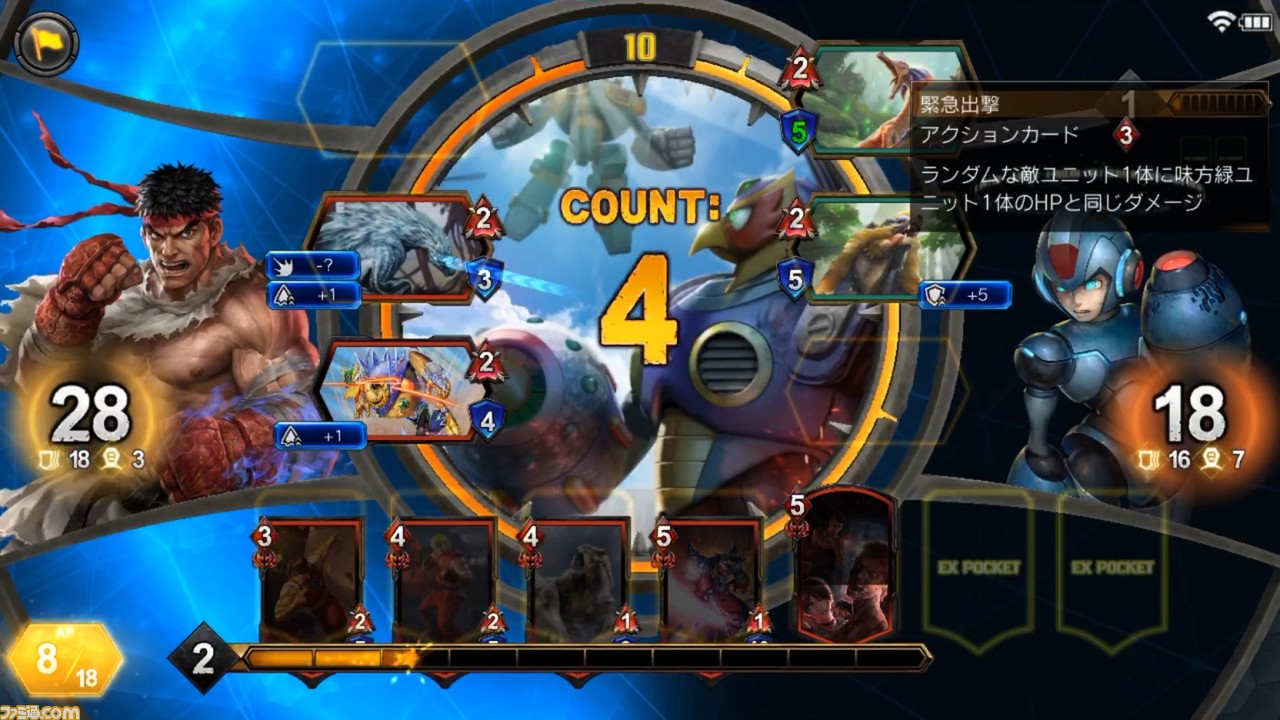The height and width of the screenshot is (720, 1280).
Task: Tap the turn counter showing 10
Action: pyautogui.click(x=640, y=44)
